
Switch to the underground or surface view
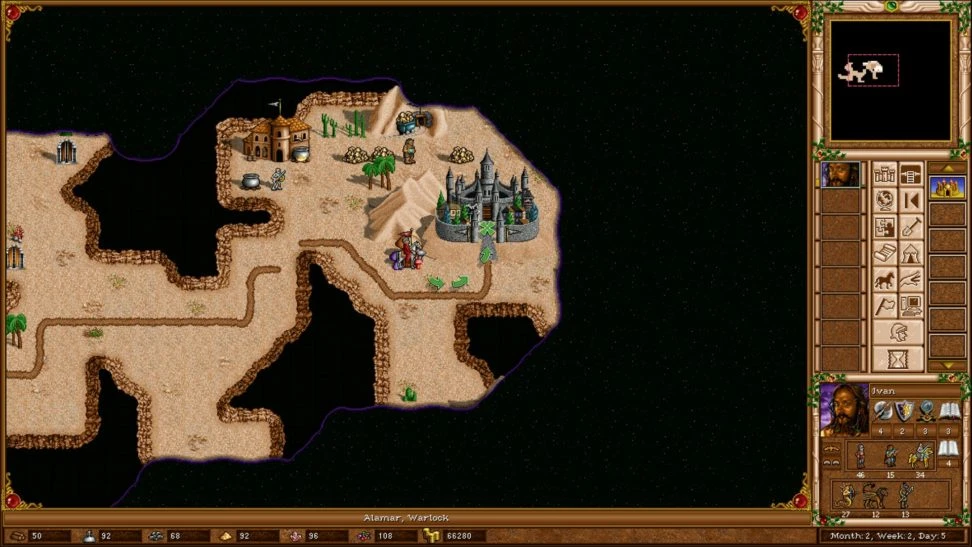point(910,175)
